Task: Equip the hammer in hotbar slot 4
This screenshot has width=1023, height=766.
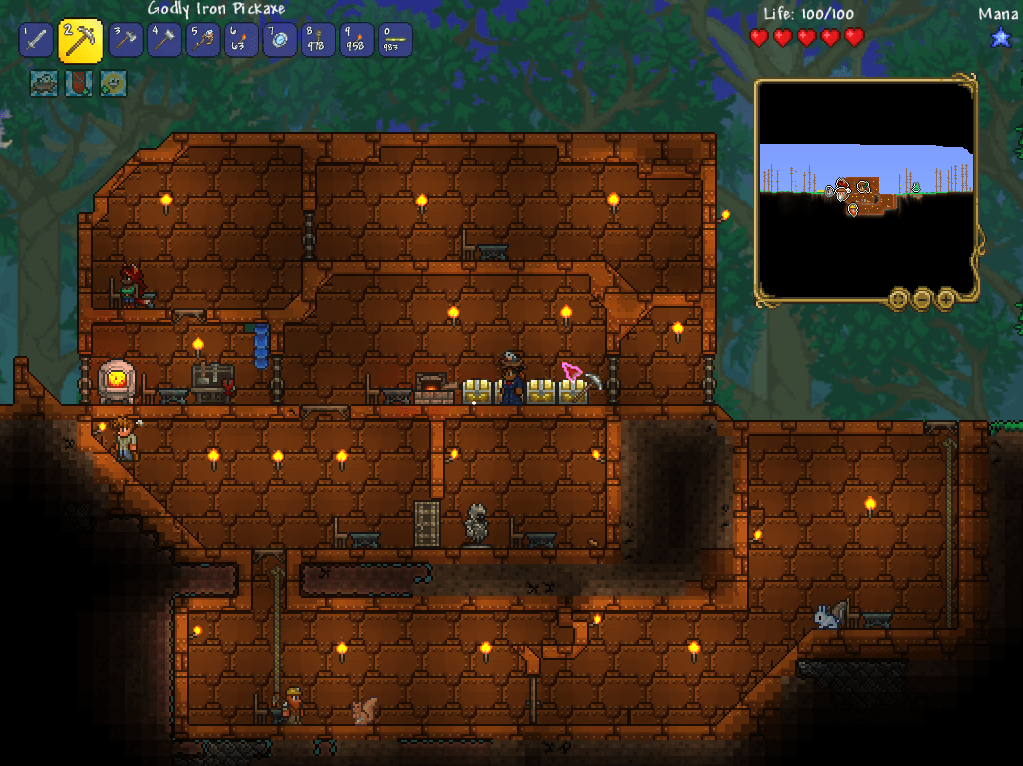Action: pos(164,40)
